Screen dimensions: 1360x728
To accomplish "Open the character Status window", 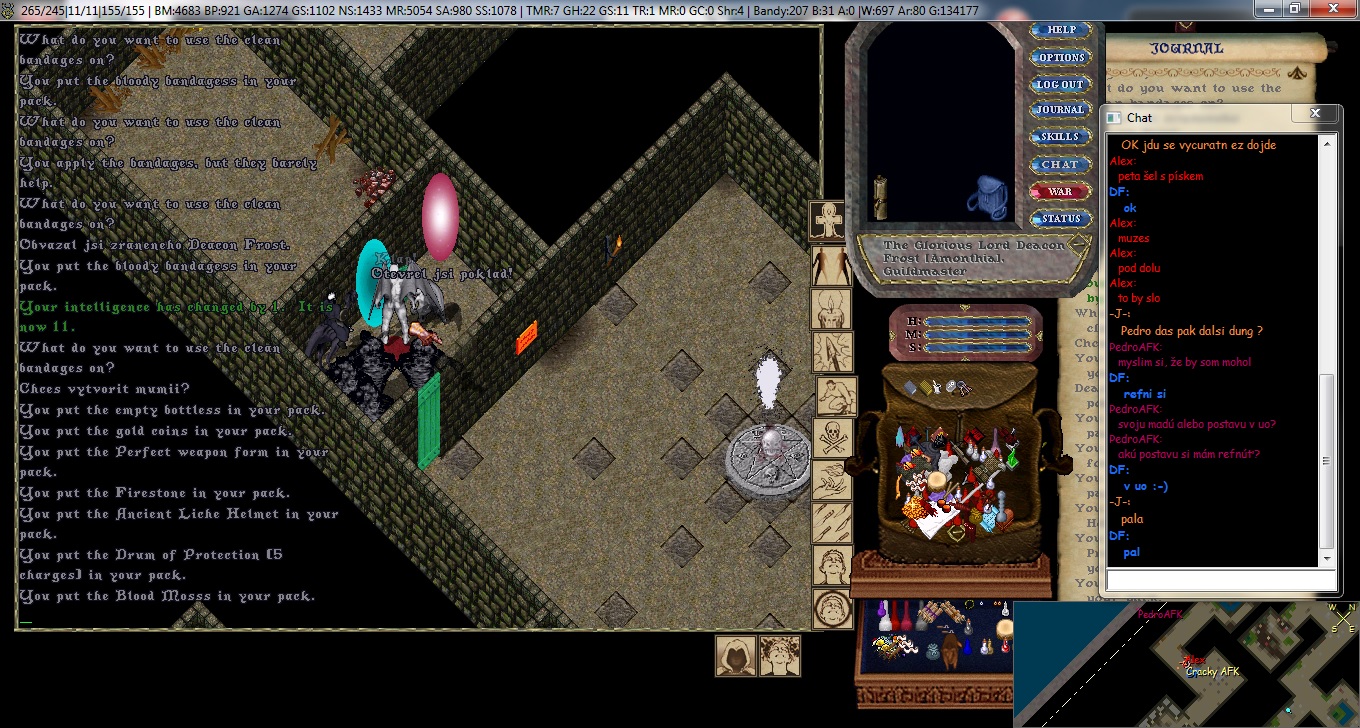I will (x=1060, y=218).
